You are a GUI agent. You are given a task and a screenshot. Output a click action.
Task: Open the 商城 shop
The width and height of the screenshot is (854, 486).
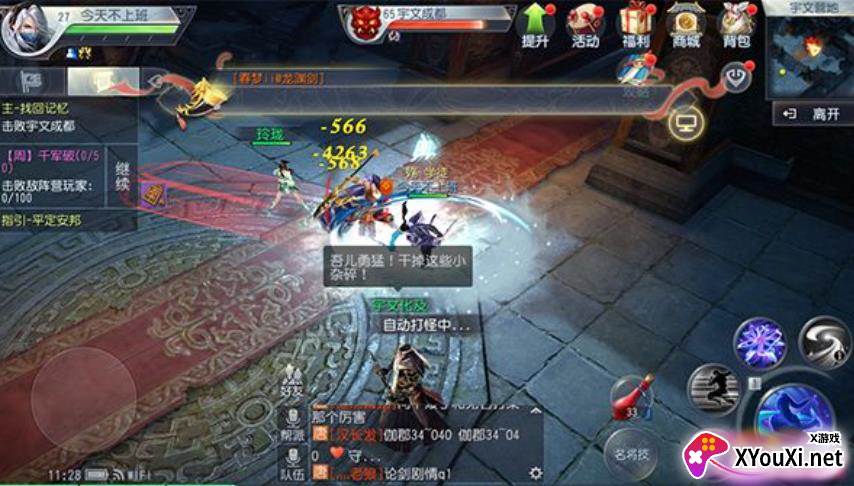(x=686, y=24)
